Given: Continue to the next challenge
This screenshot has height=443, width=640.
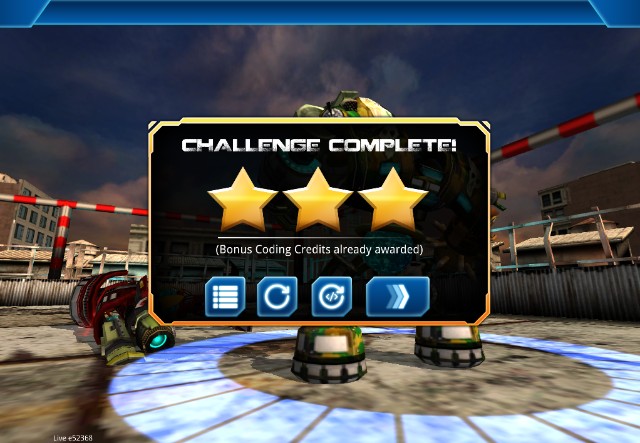Looking at the screenshot, I should pos(398,297).
